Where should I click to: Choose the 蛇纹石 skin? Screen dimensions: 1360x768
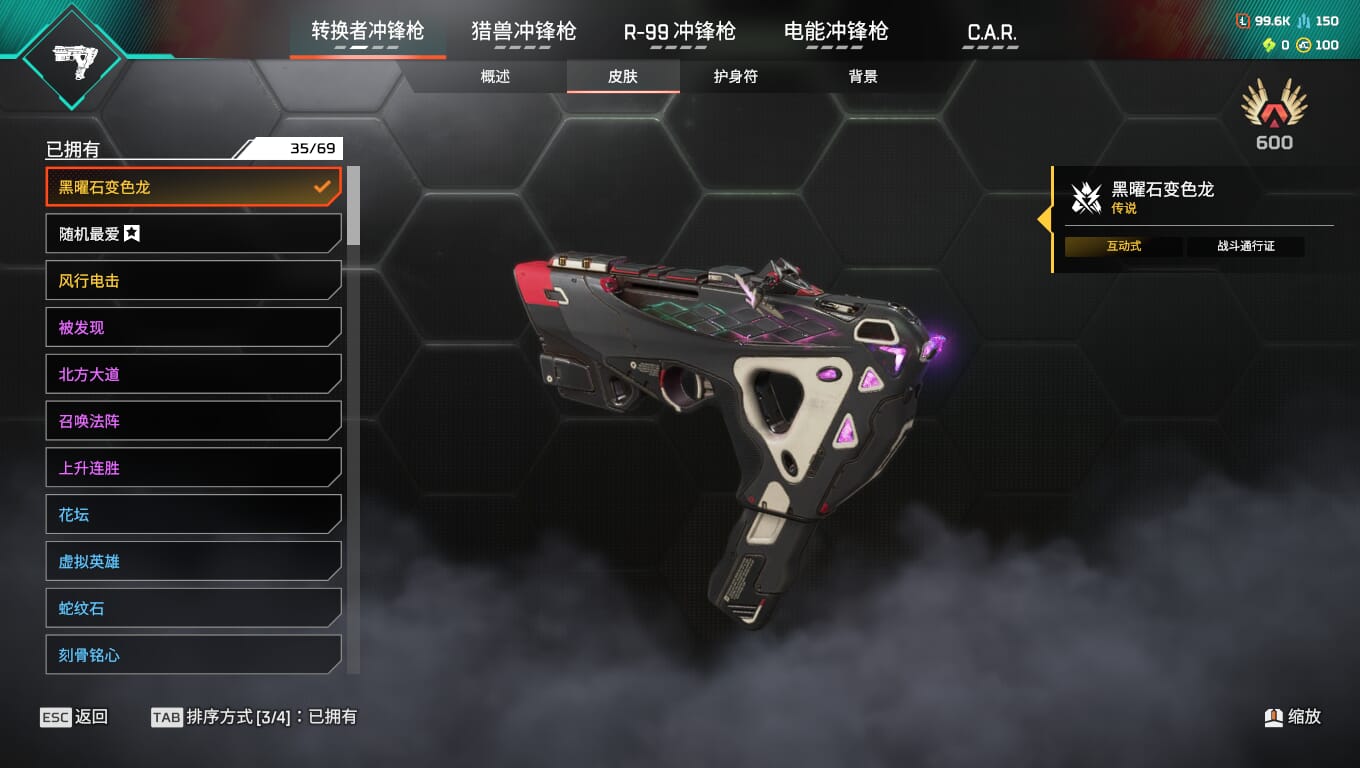tap(193, 608)
